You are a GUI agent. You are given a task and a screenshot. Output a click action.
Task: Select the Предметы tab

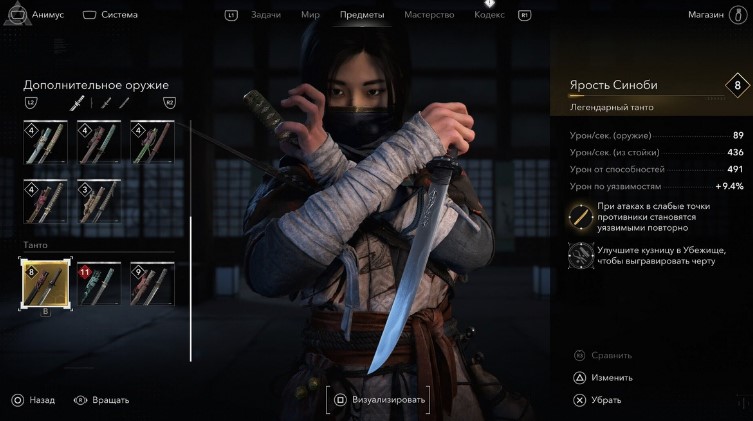pos(361,15)
